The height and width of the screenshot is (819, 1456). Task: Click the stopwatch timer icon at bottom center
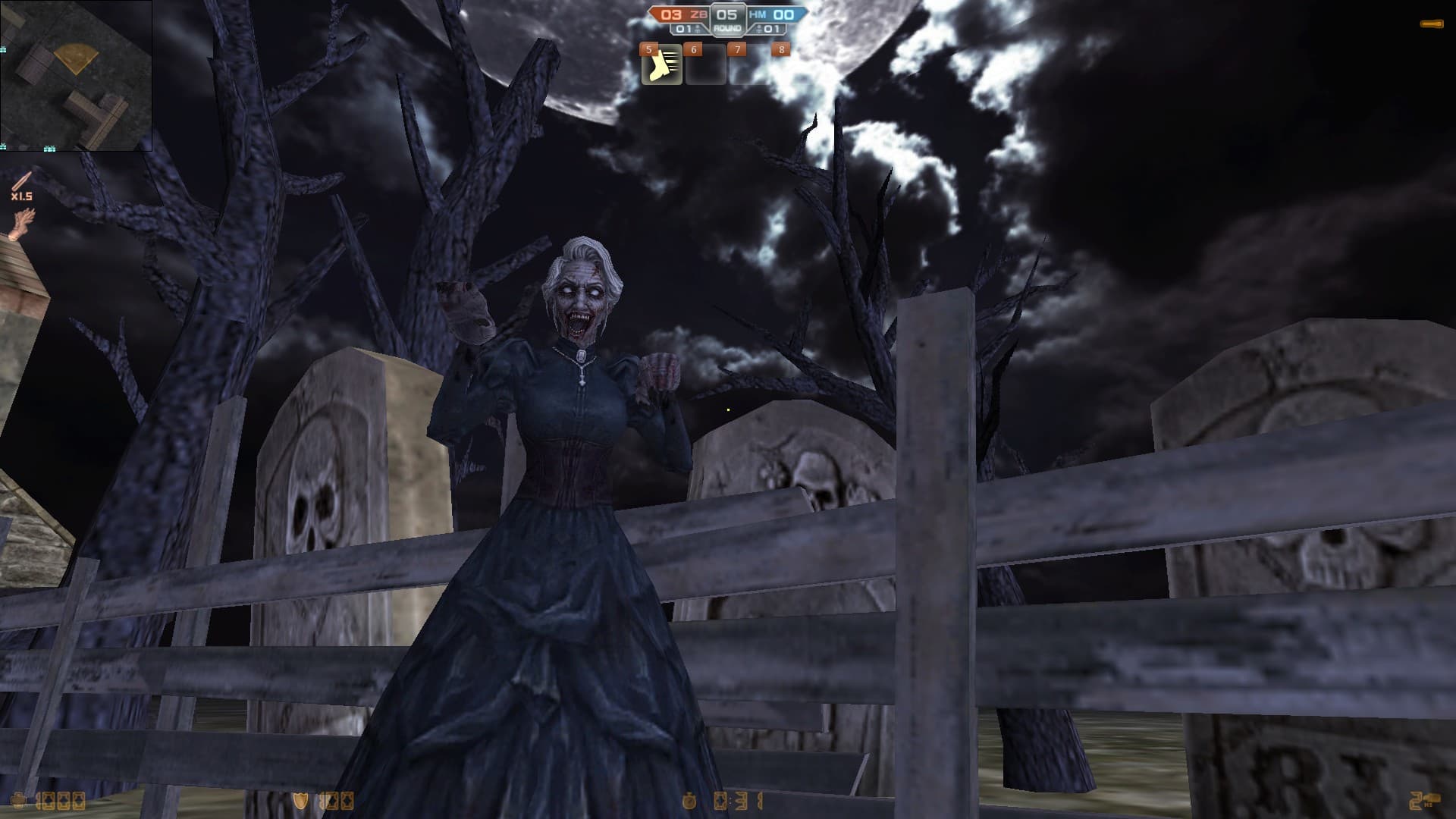pyautogui.click(x=689, y=801)
